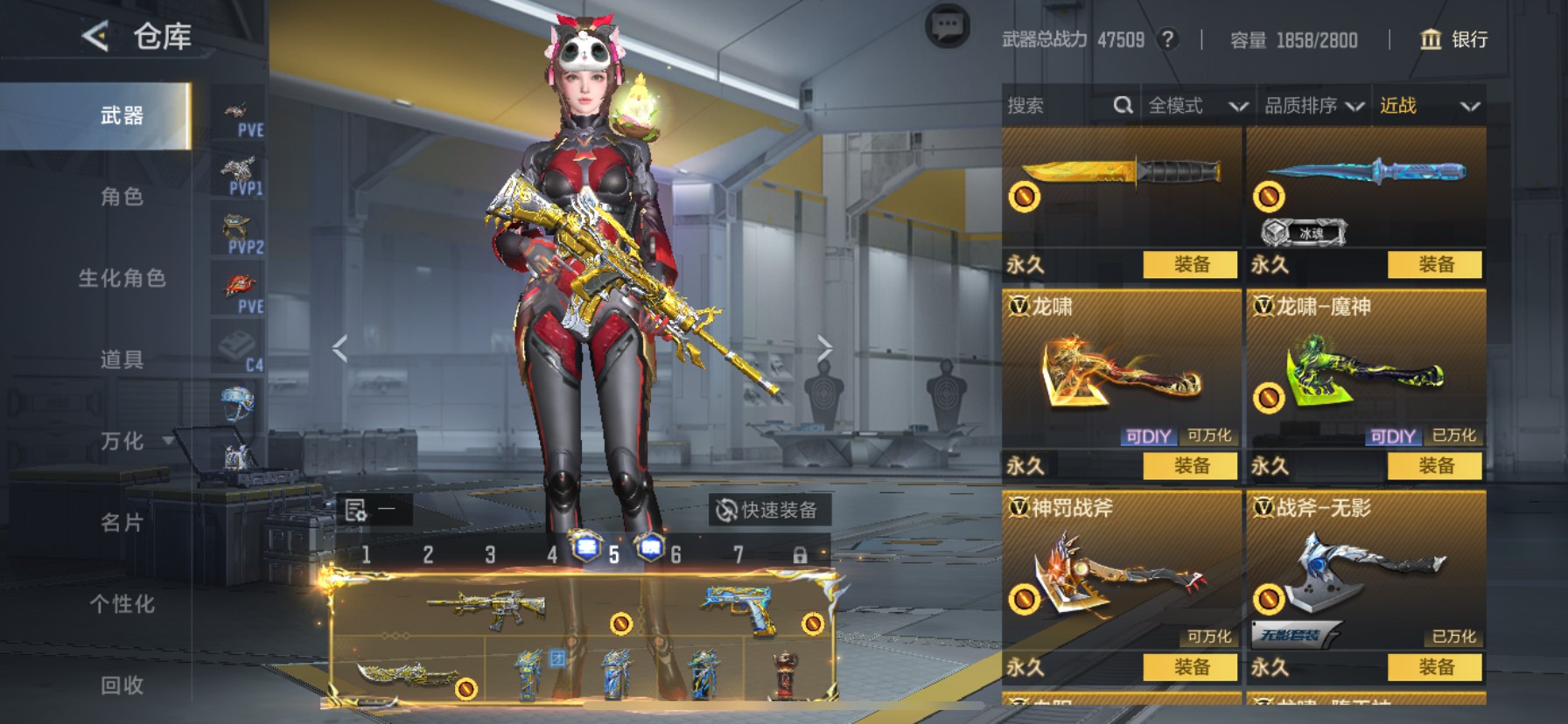Open the 回收 recycle tab
The image size is (1568, 724).
tap(122, 686)
